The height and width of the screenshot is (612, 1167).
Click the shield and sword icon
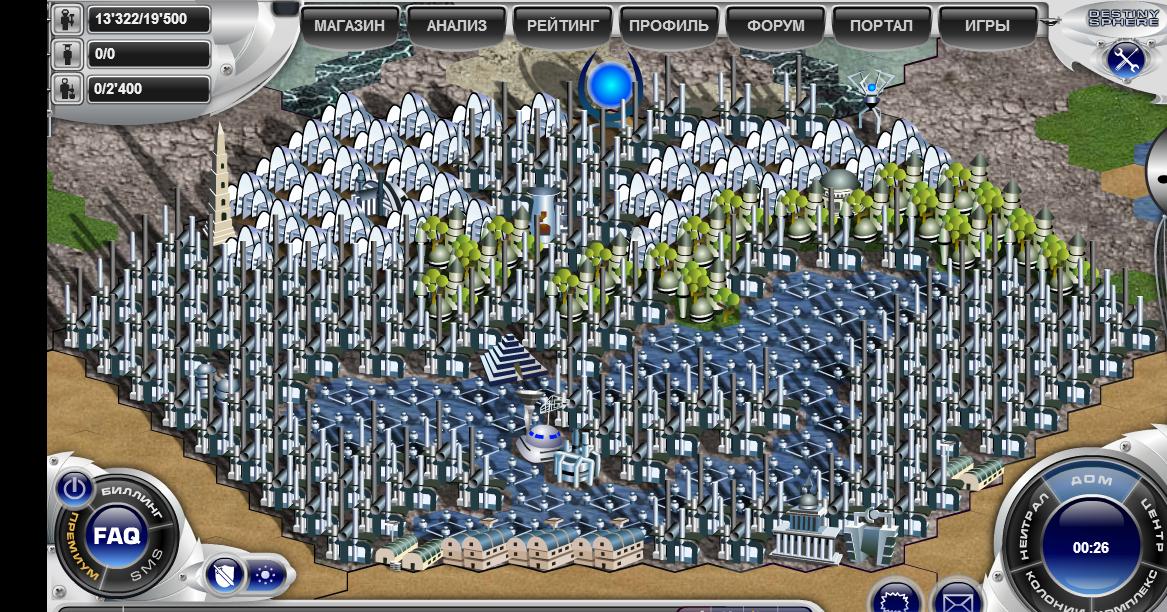coord(224,575)
